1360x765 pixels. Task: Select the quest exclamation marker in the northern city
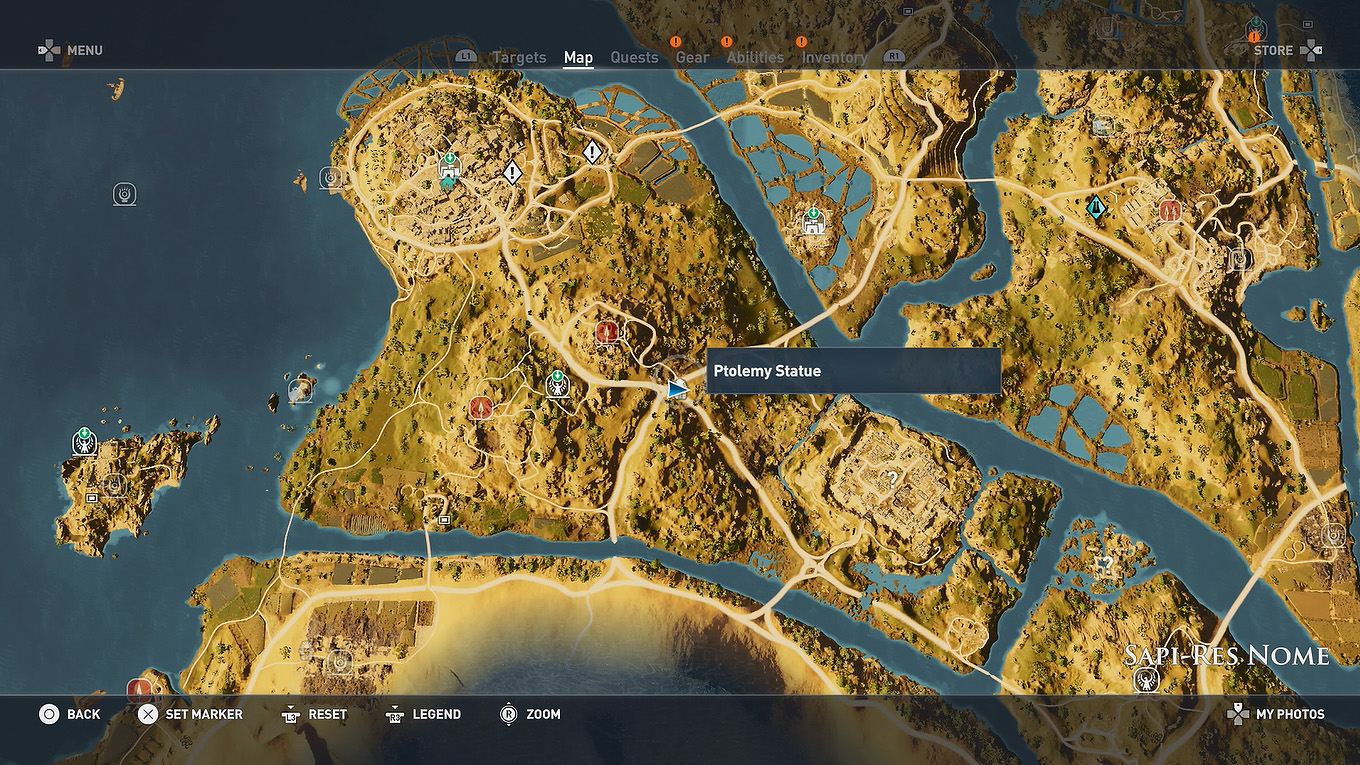coord(512,173)
